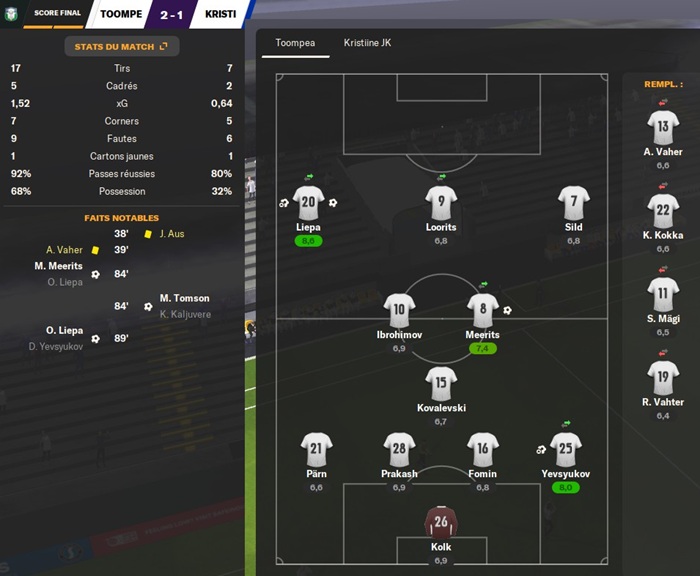Open Ibrohimov's number 10 shirt
Viewport: 700px width, 576px height.
pyautogui.click(x=399, y=310)
